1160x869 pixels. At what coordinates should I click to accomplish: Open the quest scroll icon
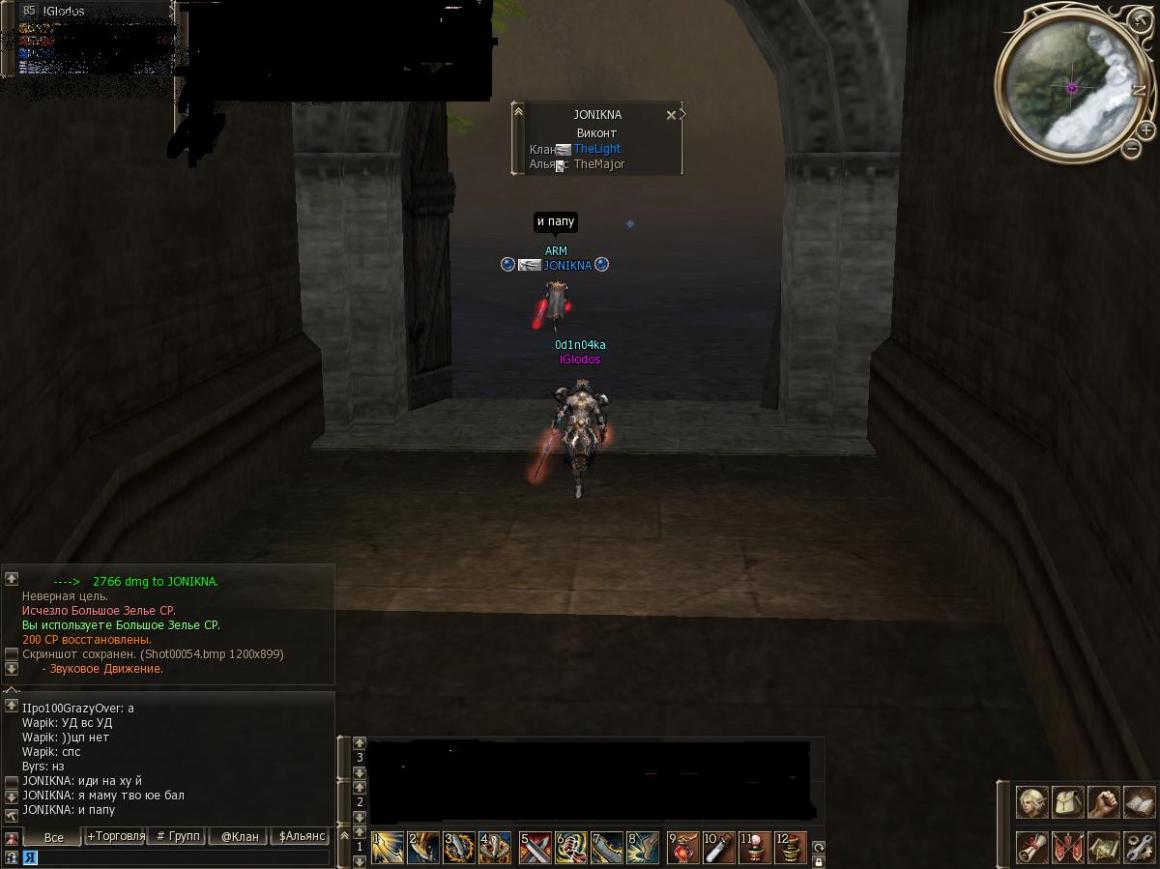tap(1032, 847)
